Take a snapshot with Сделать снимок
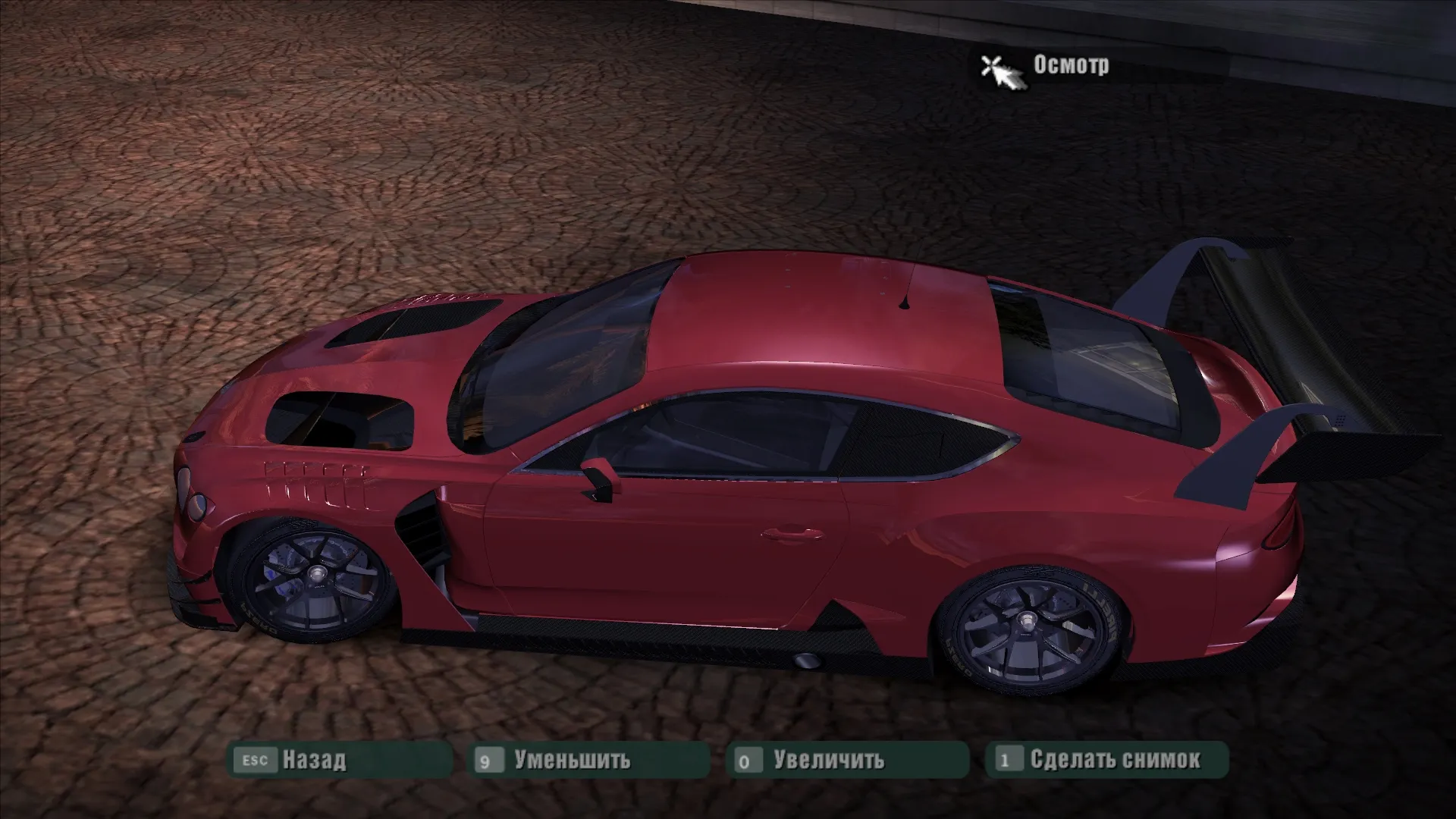Viewport: 1456px width, 819px height. 1115,760
